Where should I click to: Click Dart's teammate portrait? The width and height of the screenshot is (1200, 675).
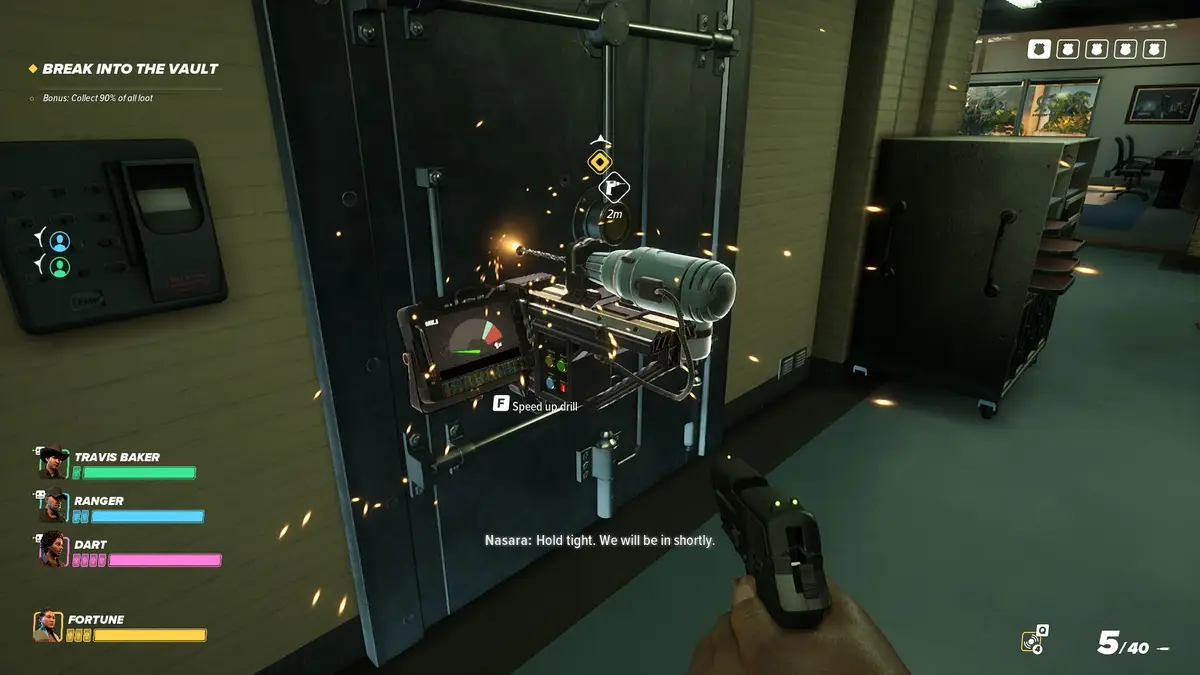pyautogui.click(x=53, y=549)
